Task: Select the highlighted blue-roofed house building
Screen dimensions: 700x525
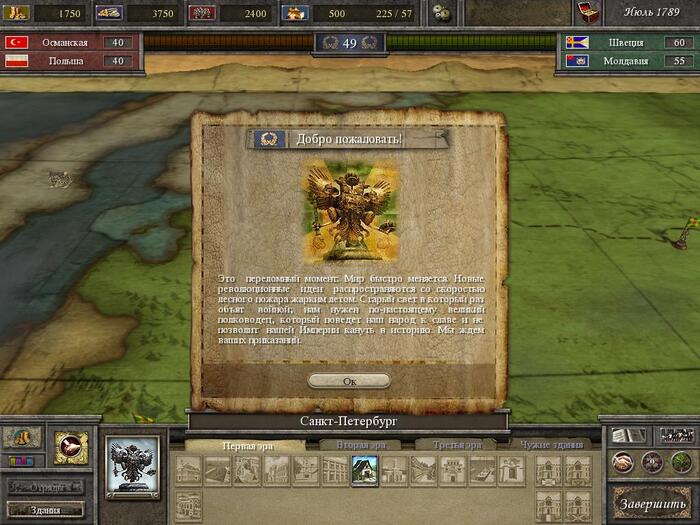Action: coord(363,470)
